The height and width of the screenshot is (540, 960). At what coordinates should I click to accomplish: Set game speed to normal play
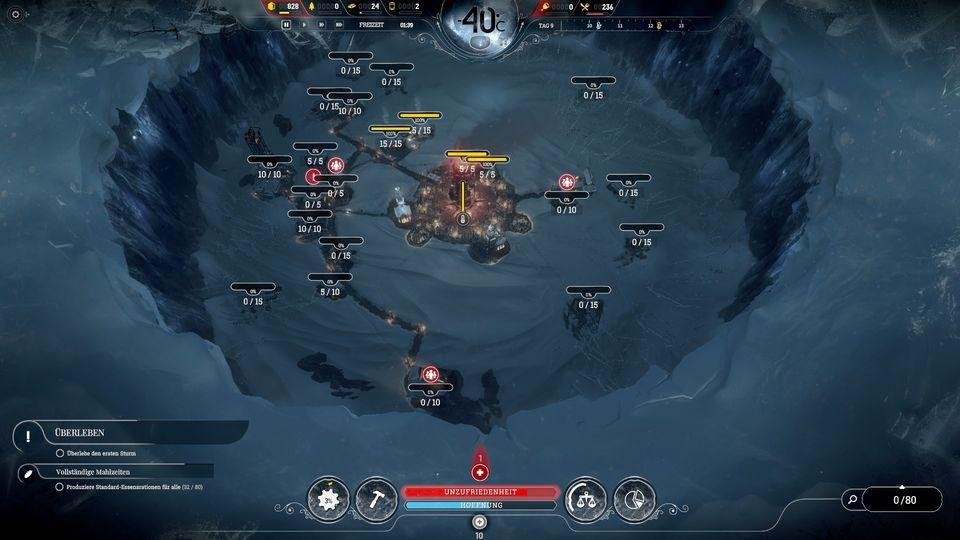(x=304, y=24)
